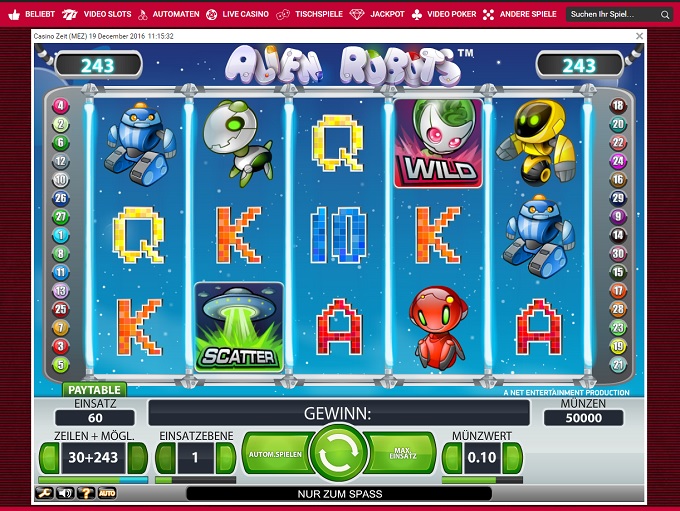Raise the Einsatzebene bet level
The width and height of the screenshot is (680, 511).
point(224,459)
